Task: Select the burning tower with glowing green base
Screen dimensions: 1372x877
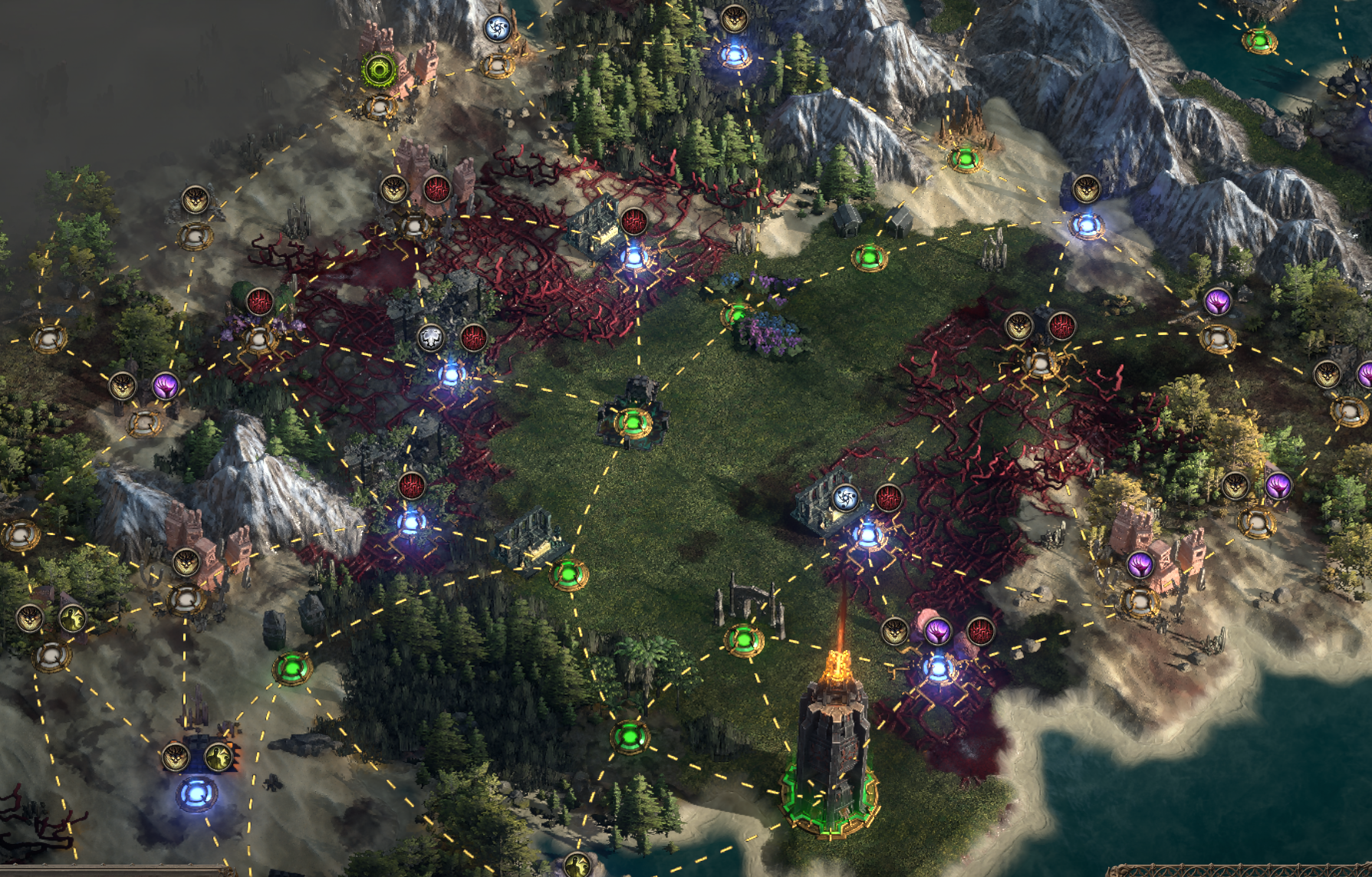Action: [831, 767]
